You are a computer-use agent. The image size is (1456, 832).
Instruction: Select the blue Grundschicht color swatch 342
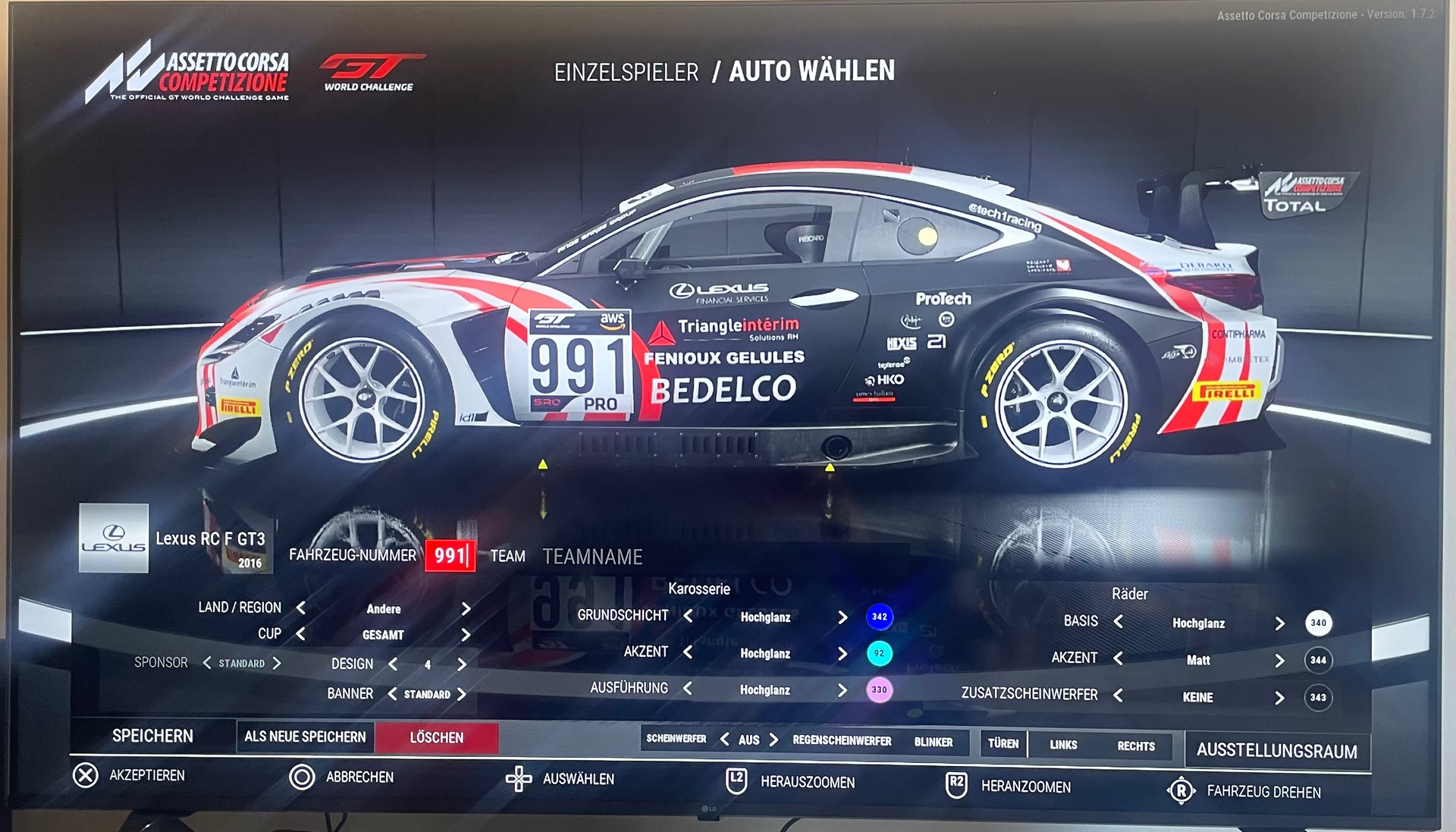pos(879,617)
